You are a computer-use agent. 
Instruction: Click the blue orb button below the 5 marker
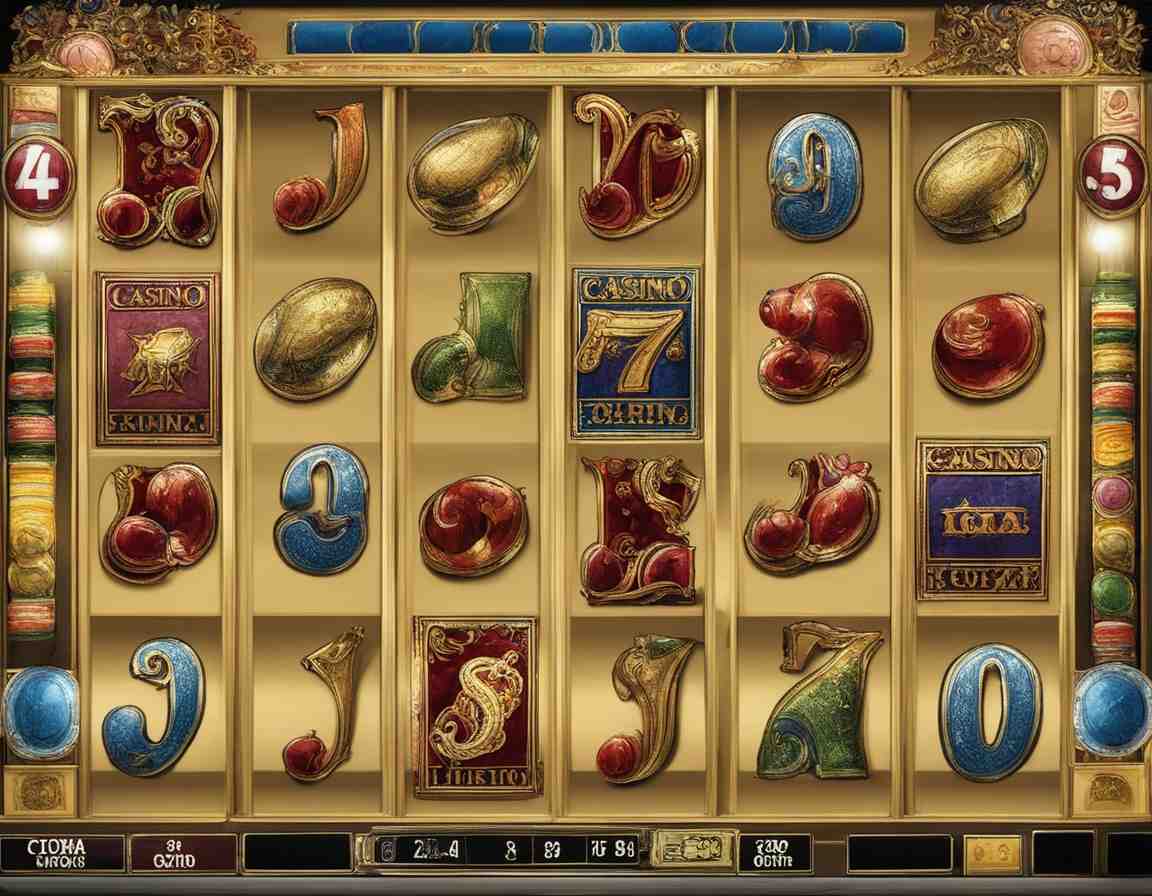pos(1113,709)
